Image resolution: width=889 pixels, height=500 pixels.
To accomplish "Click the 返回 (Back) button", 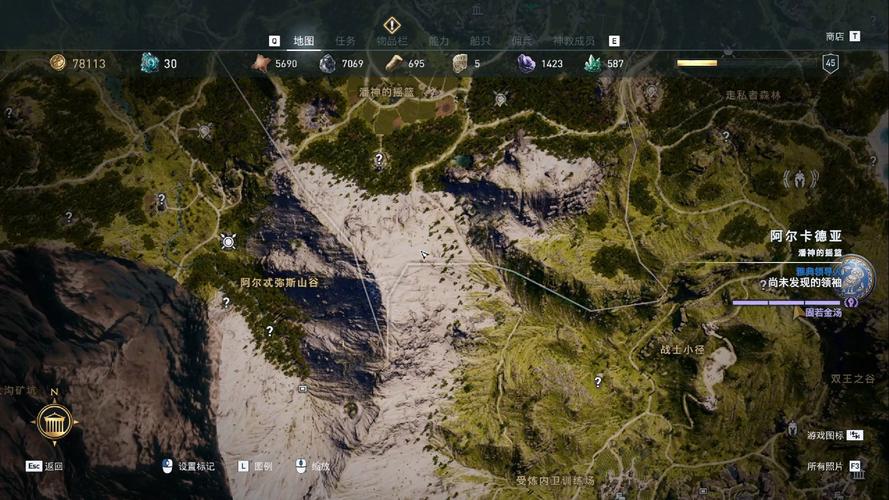I will point(54,466).
